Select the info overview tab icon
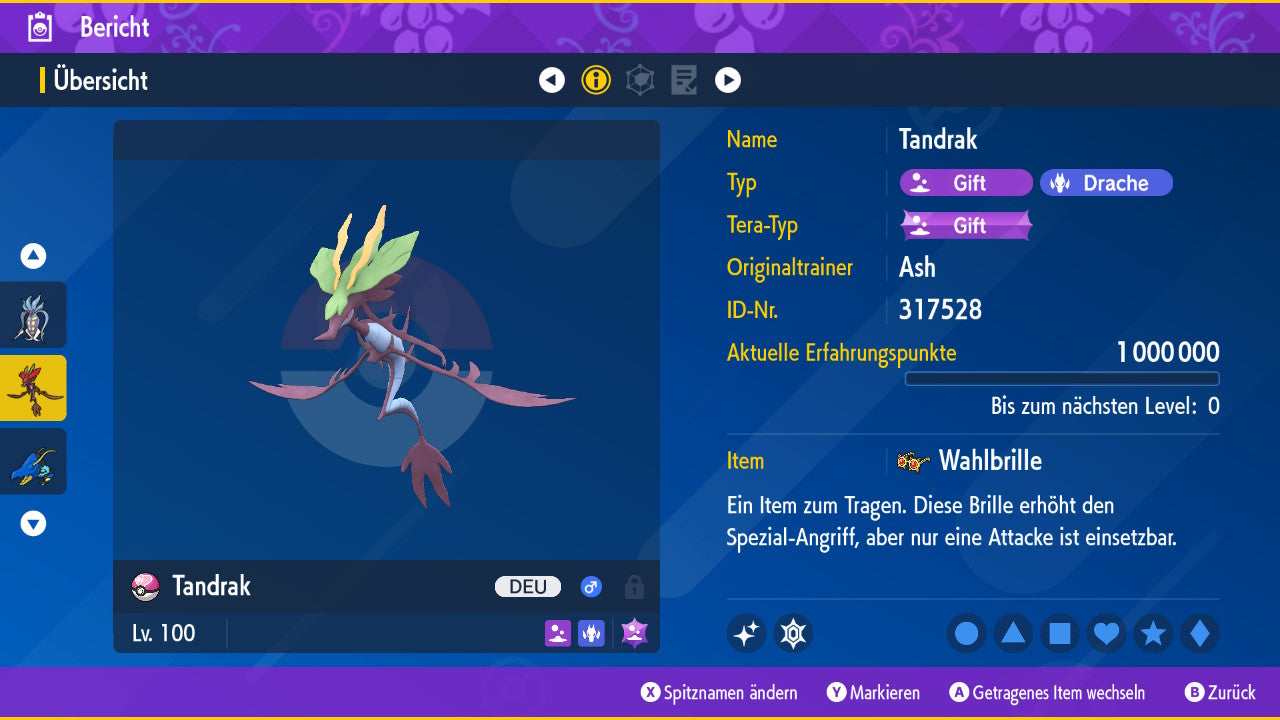Viewport: 1280px width, 720px height. click(x=596, y=80)
